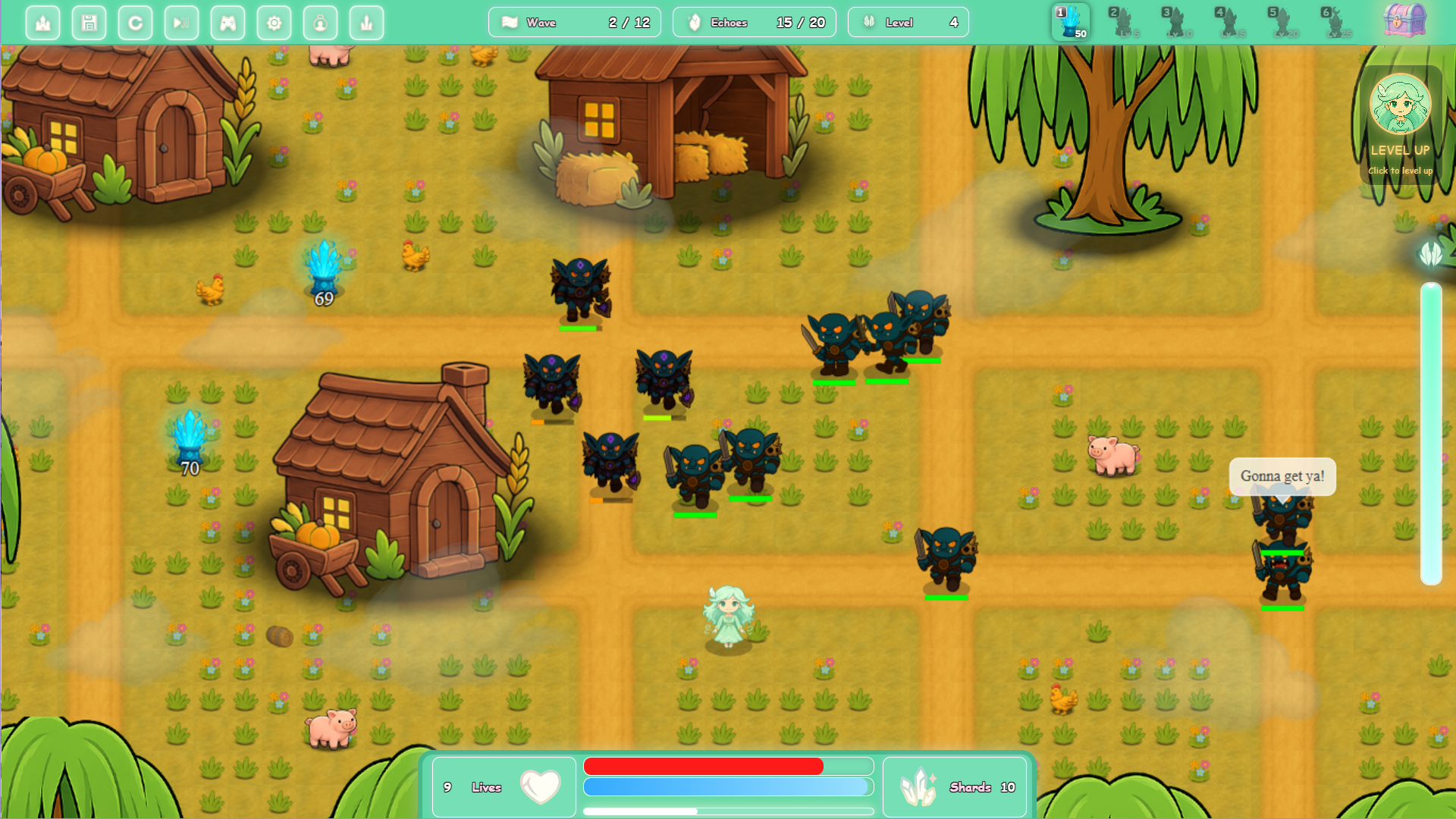Click the castle menu icon on the toolbar
The image size is (1456, 819).
click(x=42, y=22)
